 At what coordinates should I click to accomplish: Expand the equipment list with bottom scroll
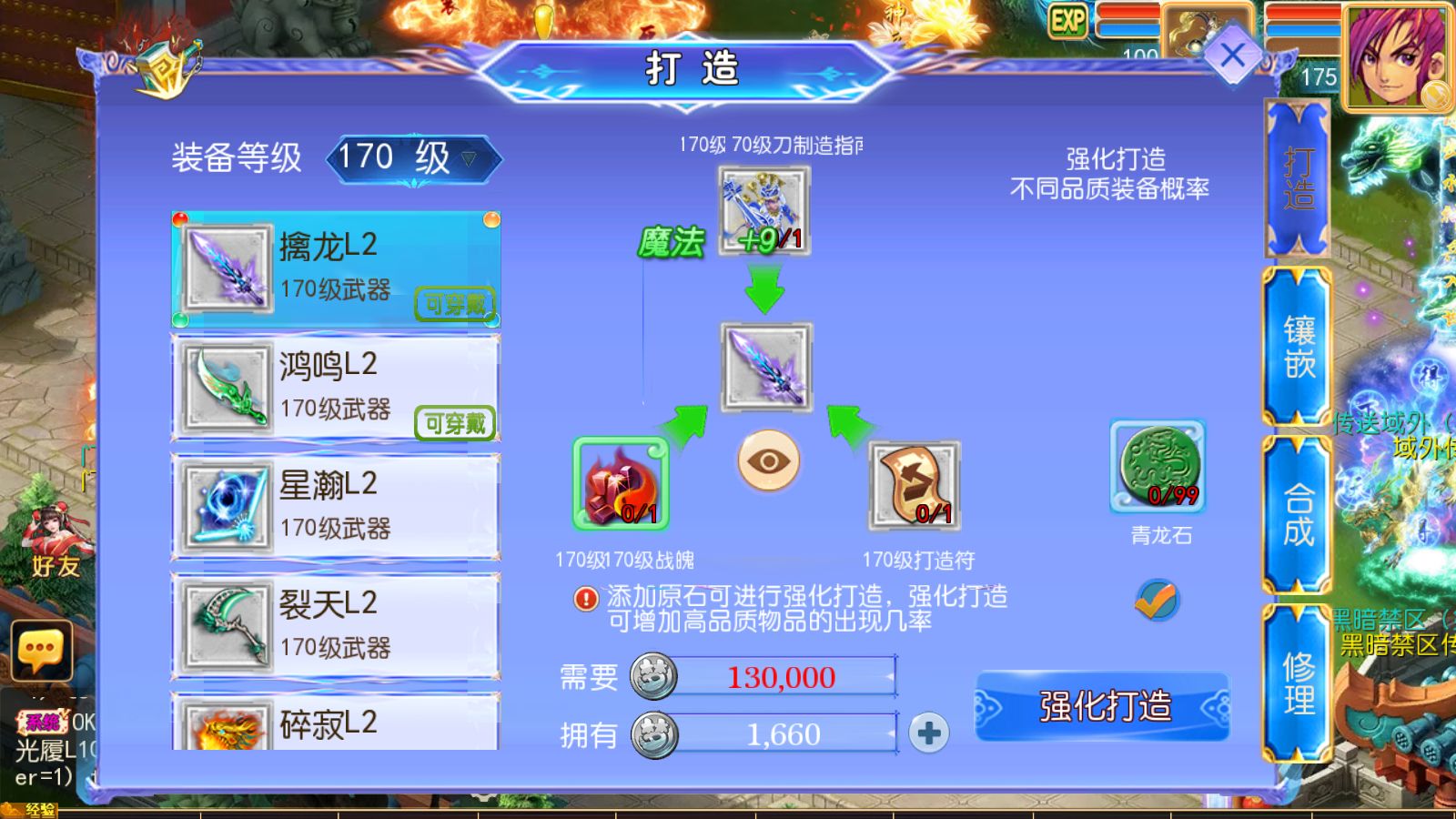tap(334, 728)
